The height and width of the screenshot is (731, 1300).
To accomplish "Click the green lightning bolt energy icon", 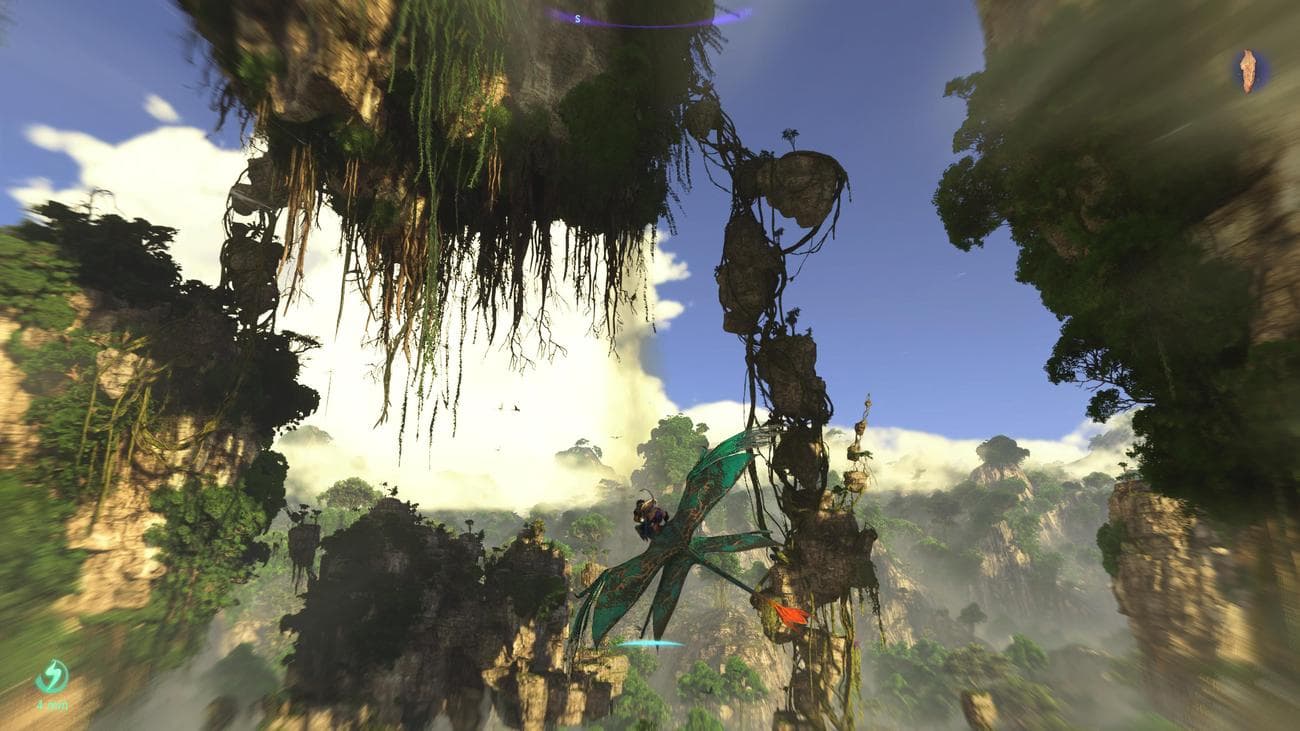I will [x=51, y=677].
